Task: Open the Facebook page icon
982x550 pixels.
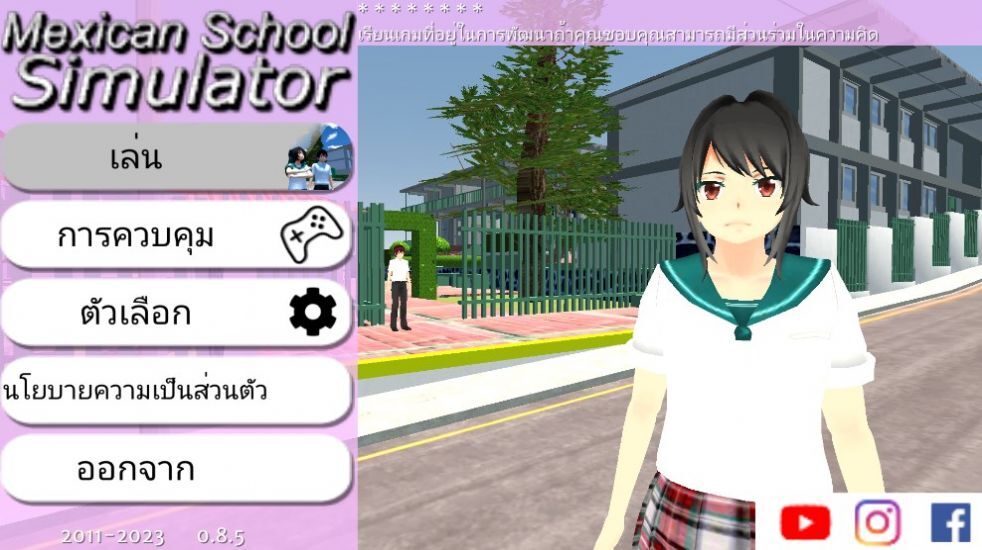Action: [950, 522]
